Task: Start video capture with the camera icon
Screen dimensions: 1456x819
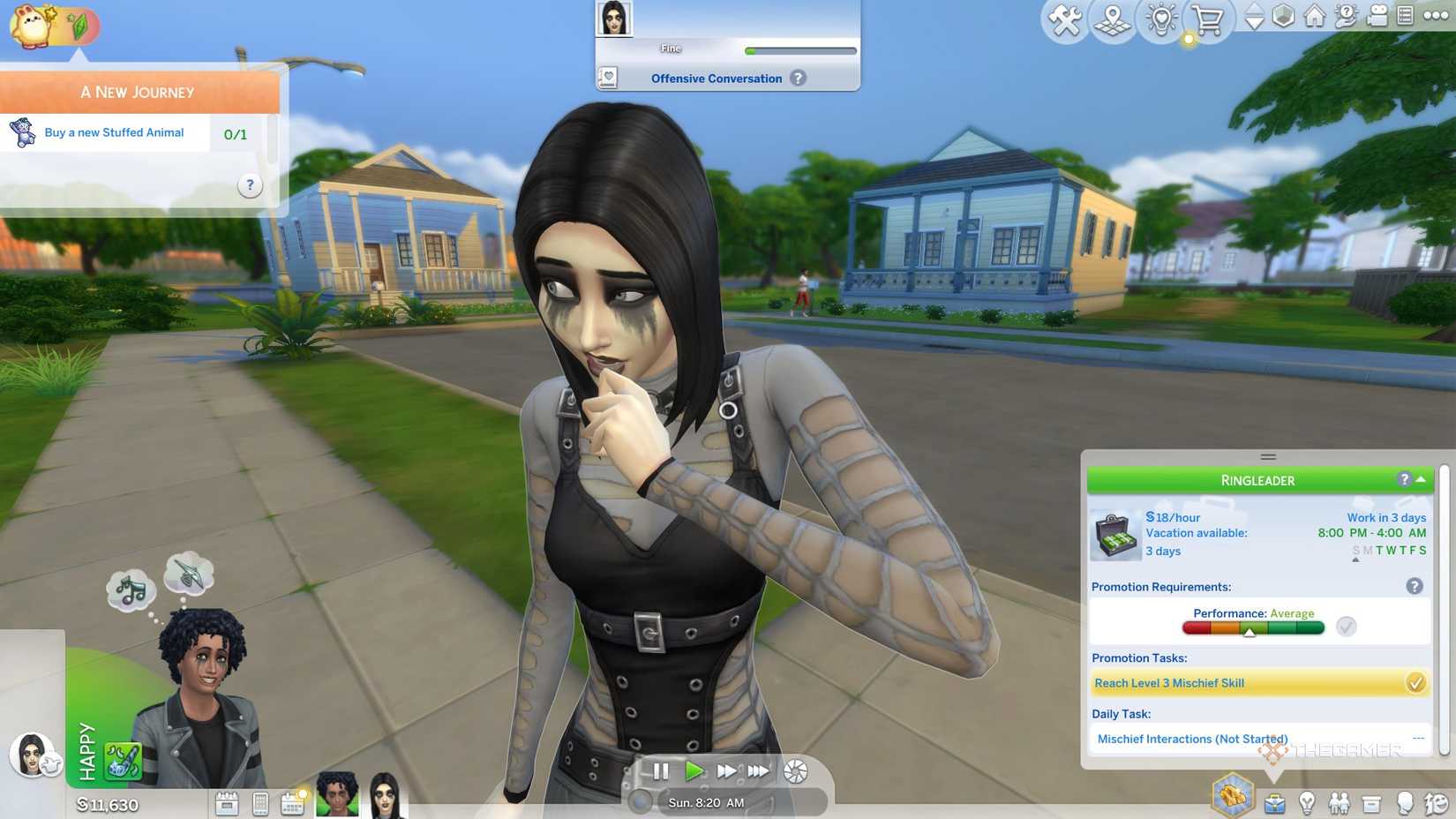Action: 1379,16
